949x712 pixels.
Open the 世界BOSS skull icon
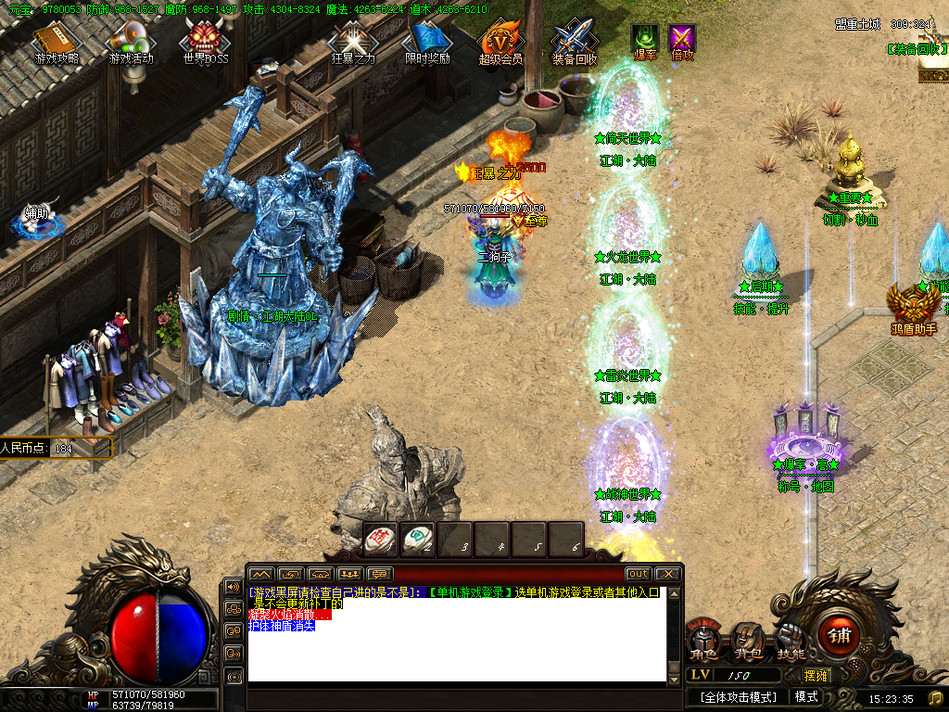(205, 42)
